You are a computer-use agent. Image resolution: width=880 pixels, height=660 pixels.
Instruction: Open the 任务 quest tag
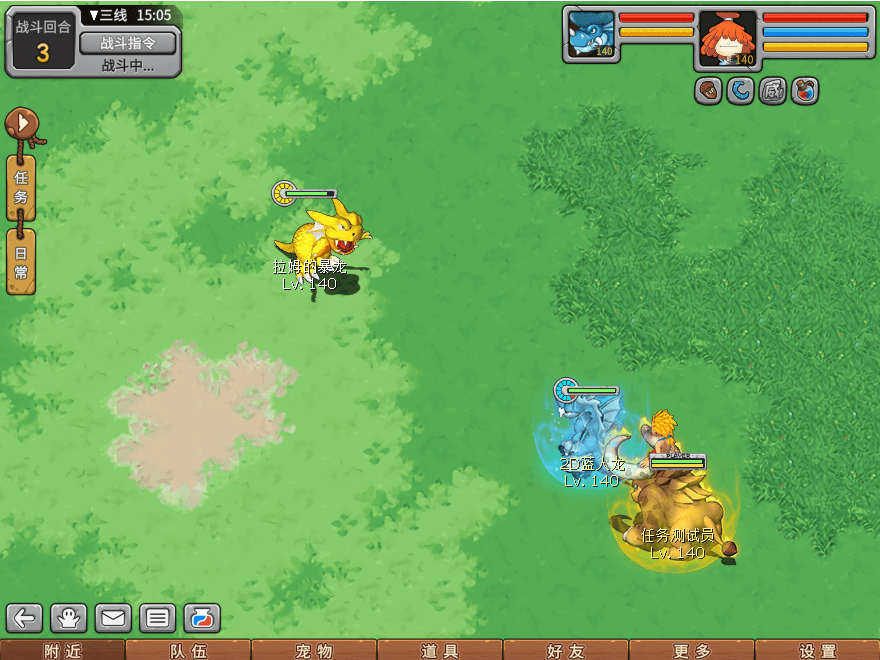[21, 188]
